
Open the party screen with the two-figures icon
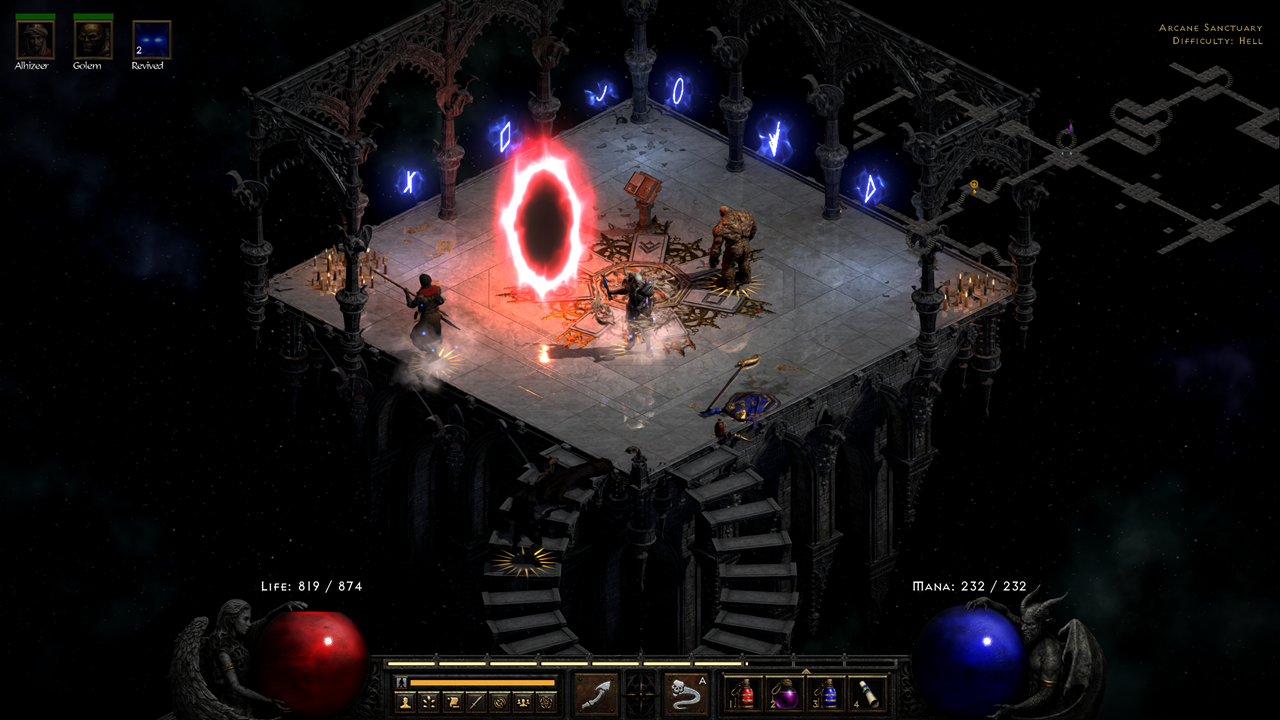tap(522, 702)
